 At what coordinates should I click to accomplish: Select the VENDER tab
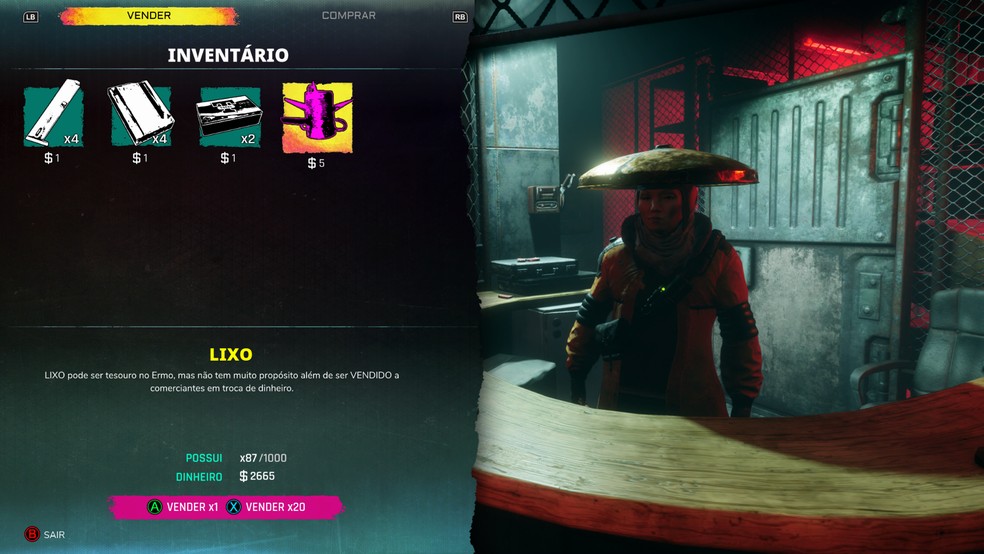pos(148,16)
